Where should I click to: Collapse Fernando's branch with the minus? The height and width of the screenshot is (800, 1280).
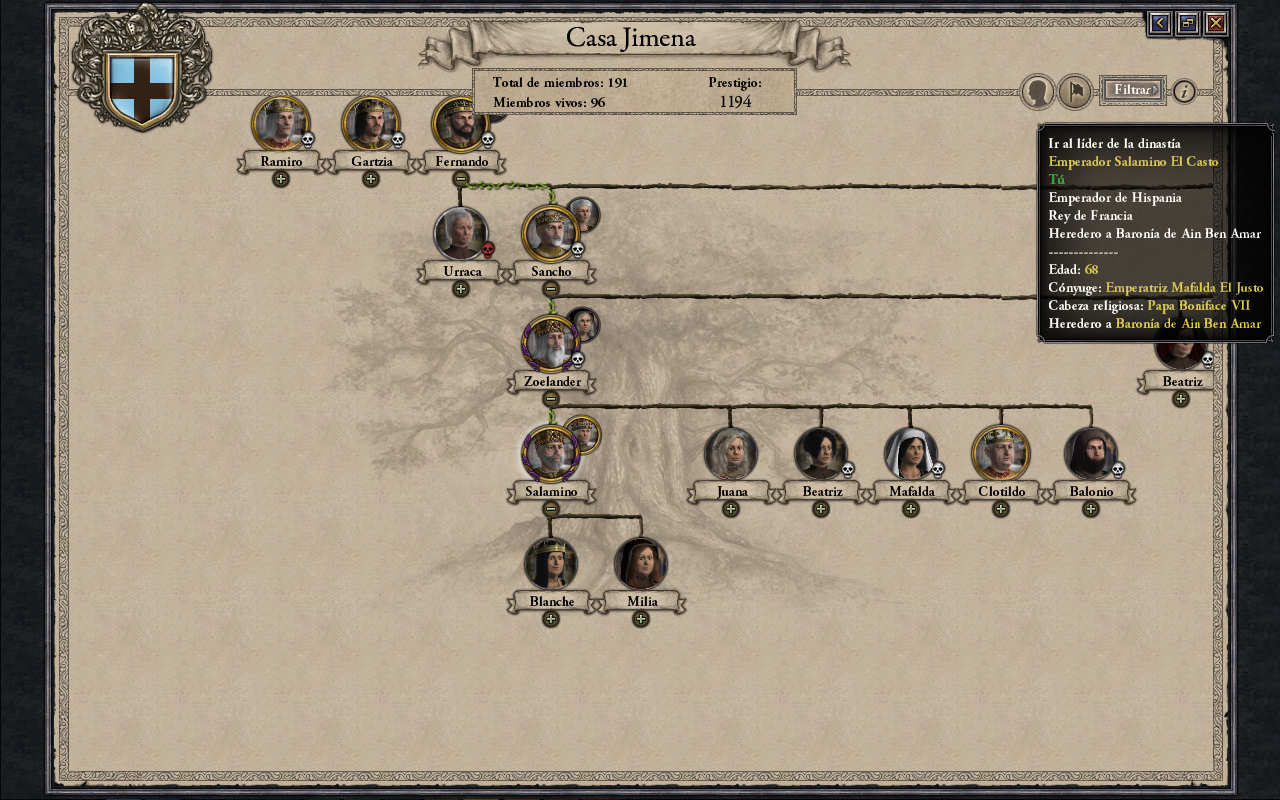tap(461, 179)
